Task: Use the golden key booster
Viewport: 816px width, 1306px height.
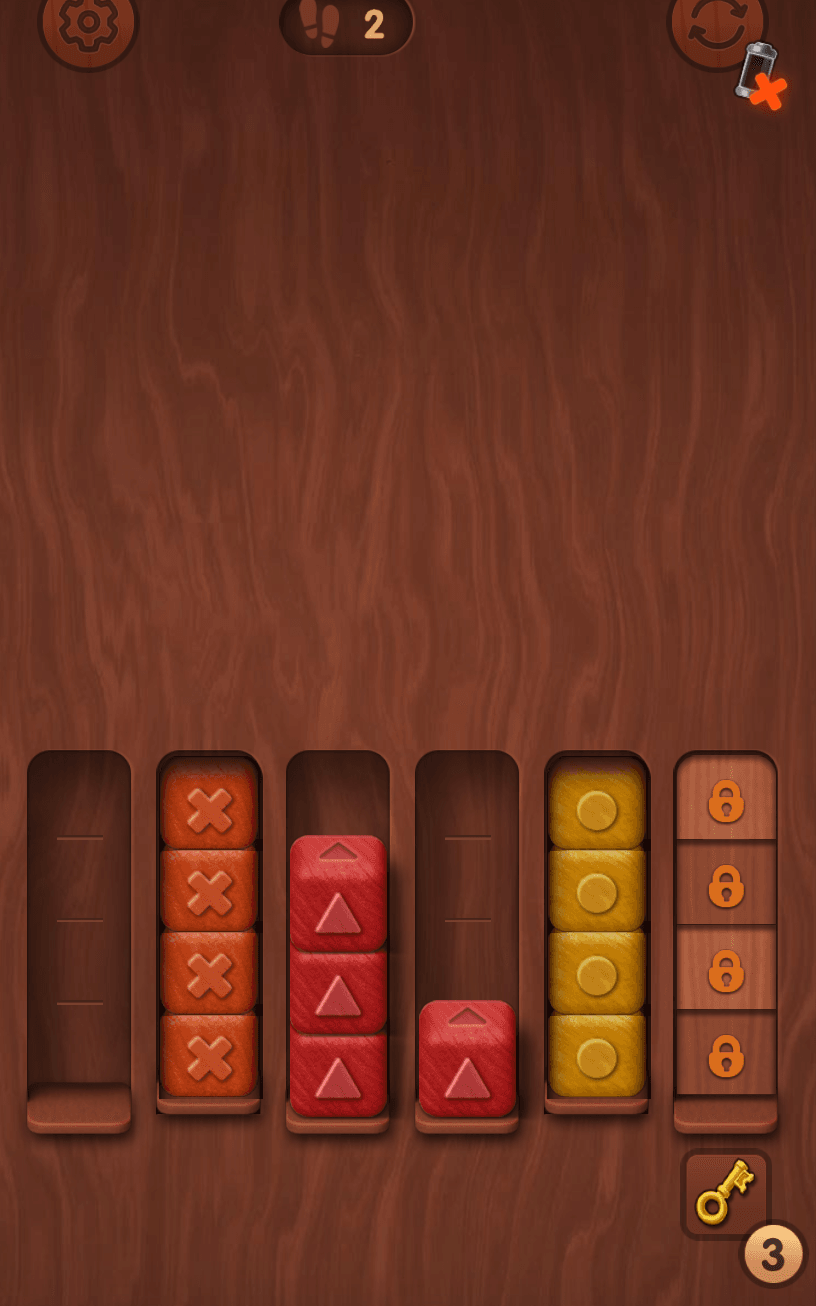Action: 726,1193
